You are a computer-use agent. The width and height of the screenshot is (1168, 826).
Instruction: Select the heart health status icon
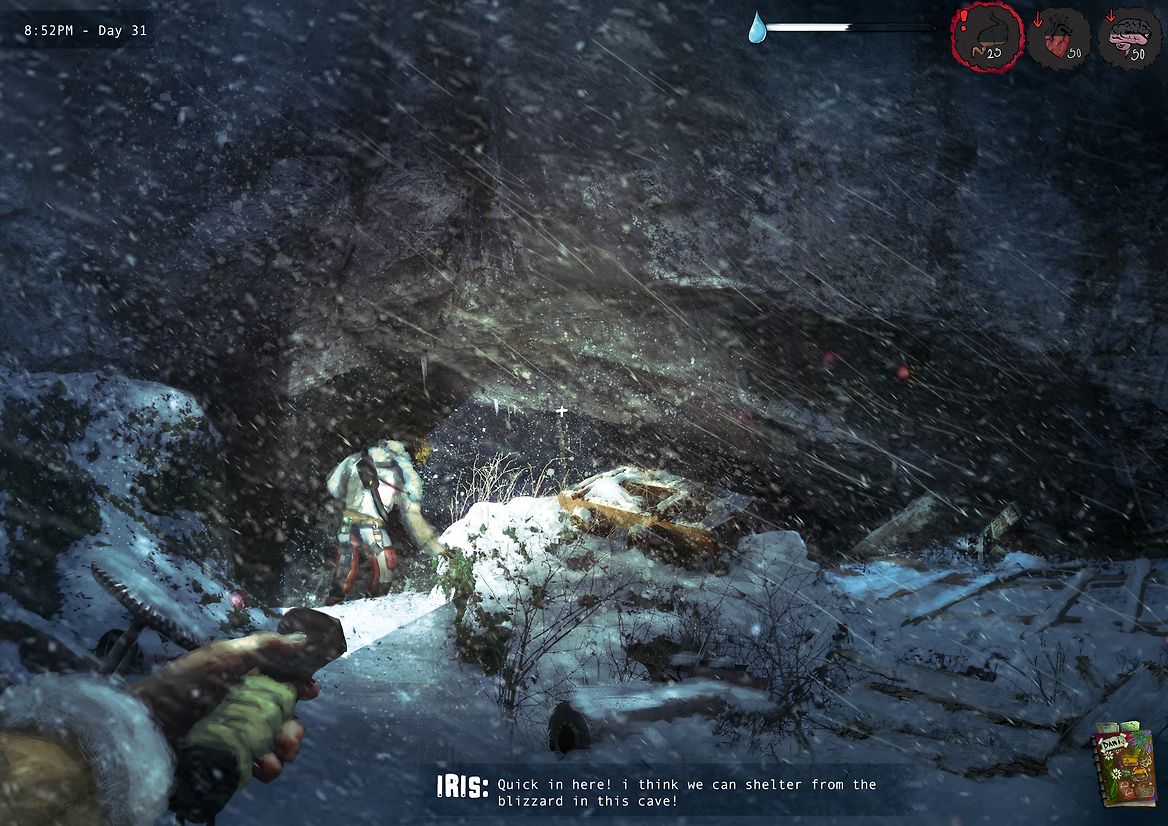1060,38
